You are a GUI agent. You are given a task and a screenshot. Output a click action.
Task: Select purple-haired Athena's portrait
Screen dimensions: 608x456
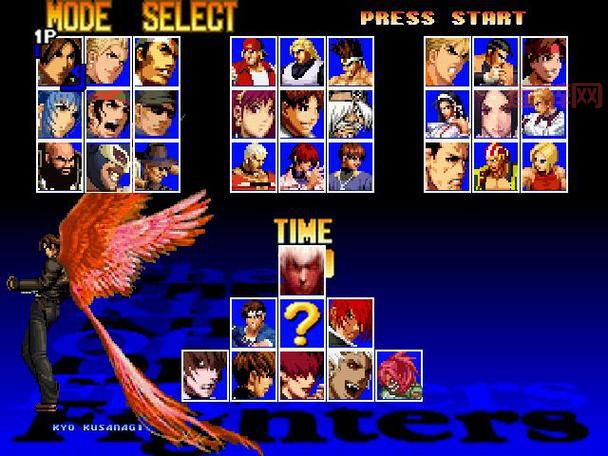(x=254, y=114)
